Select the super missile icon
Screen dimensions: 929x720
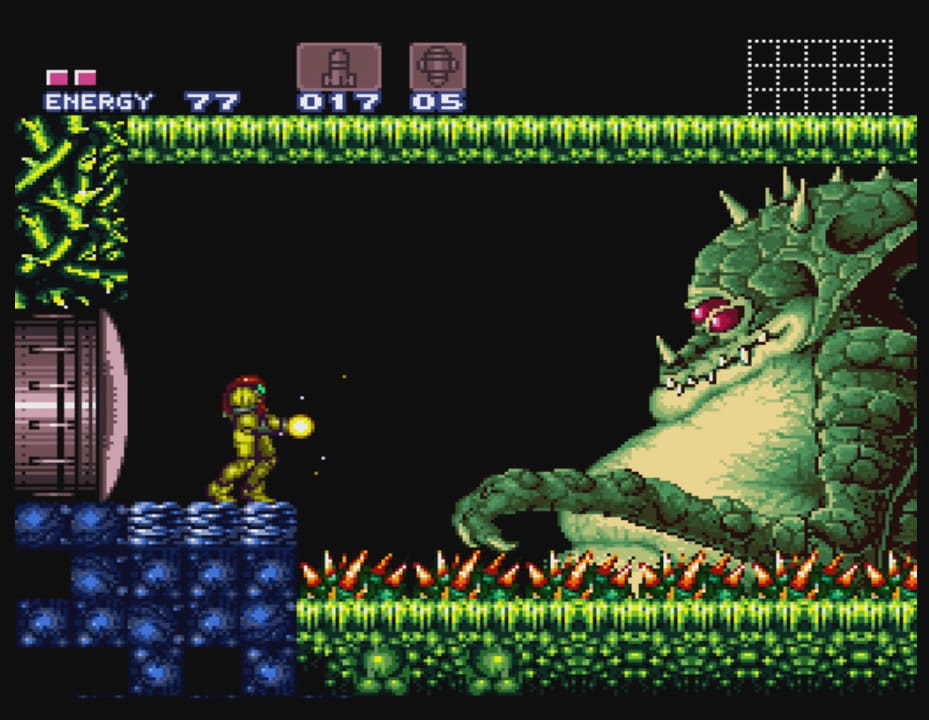pyautogui.click(x=437, y=67)
